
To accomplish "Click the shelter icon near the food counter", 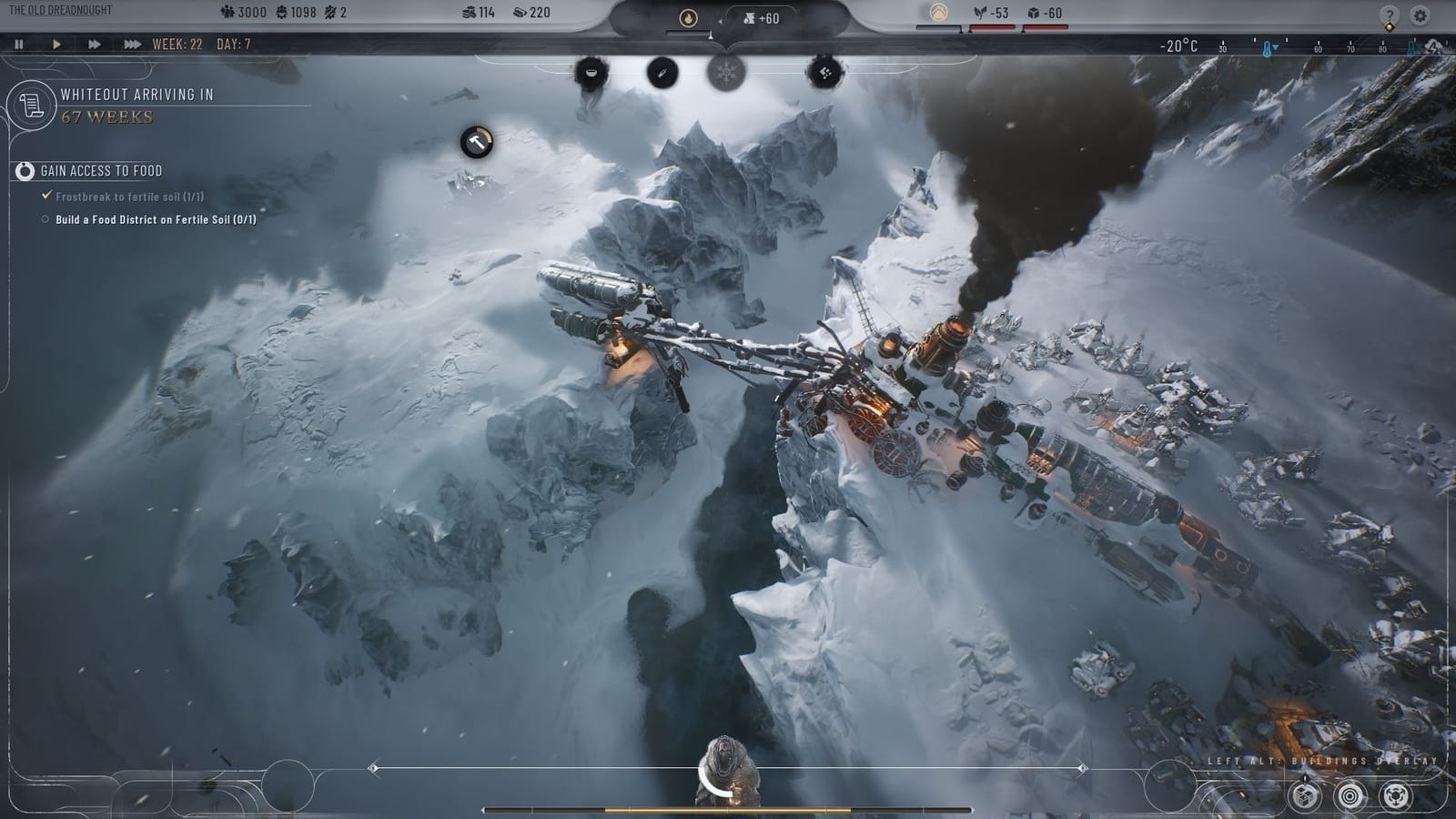I will [x=936, y=12].
